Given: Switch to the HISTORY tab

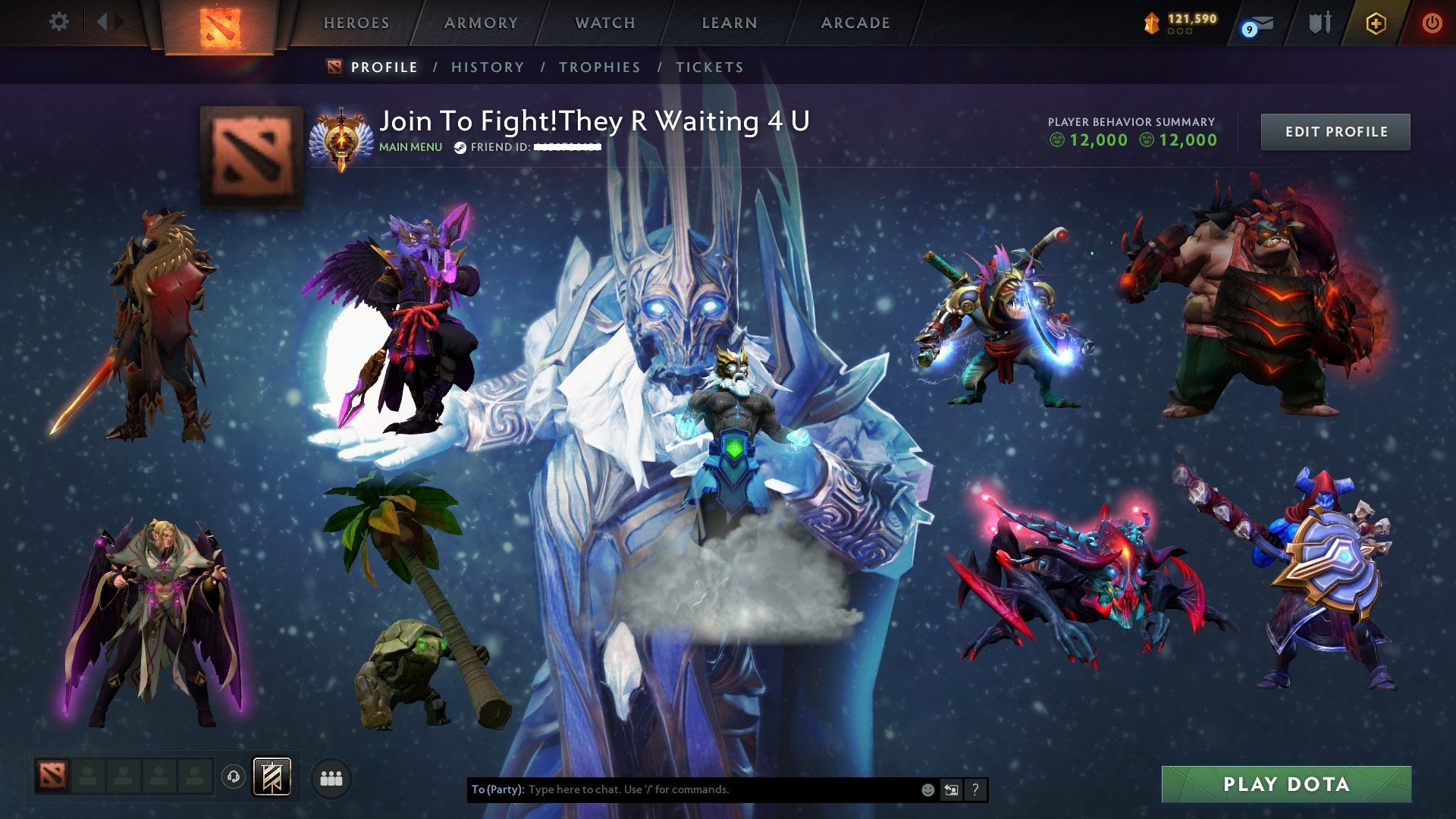Looking at the screenshot, I should 488,67.
